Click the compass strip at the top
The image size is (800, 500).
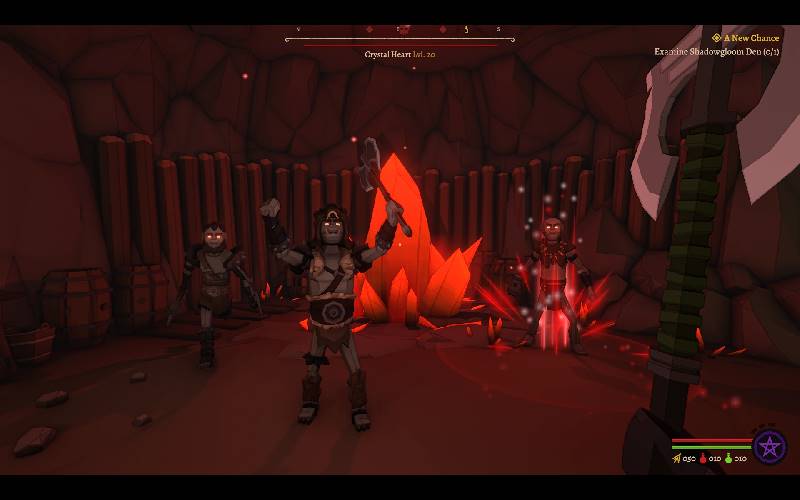pos(399,31)
